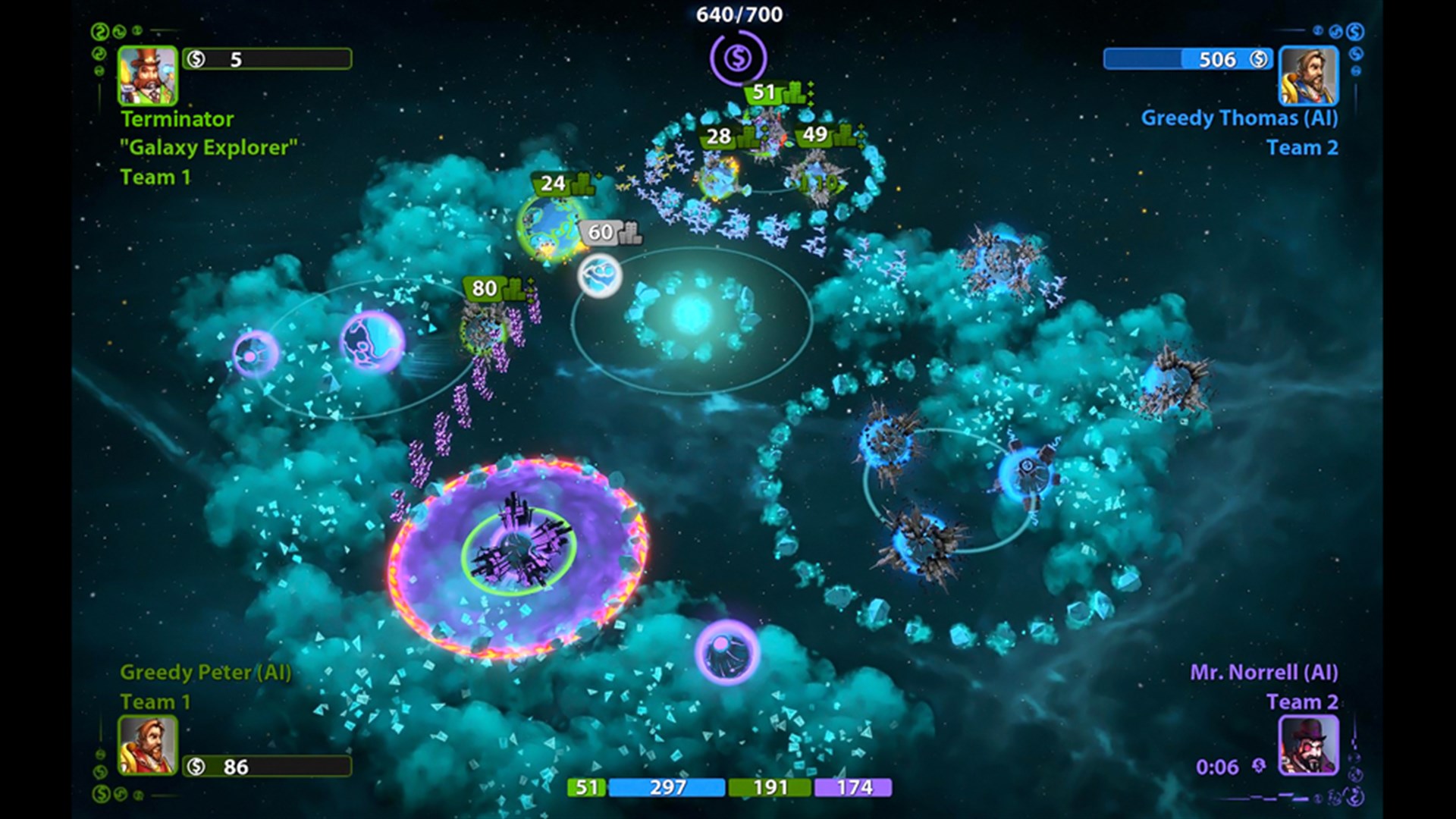
Task: Select Greedy Thomas's blue player portrait
Action: click(x=1308, y=76)
